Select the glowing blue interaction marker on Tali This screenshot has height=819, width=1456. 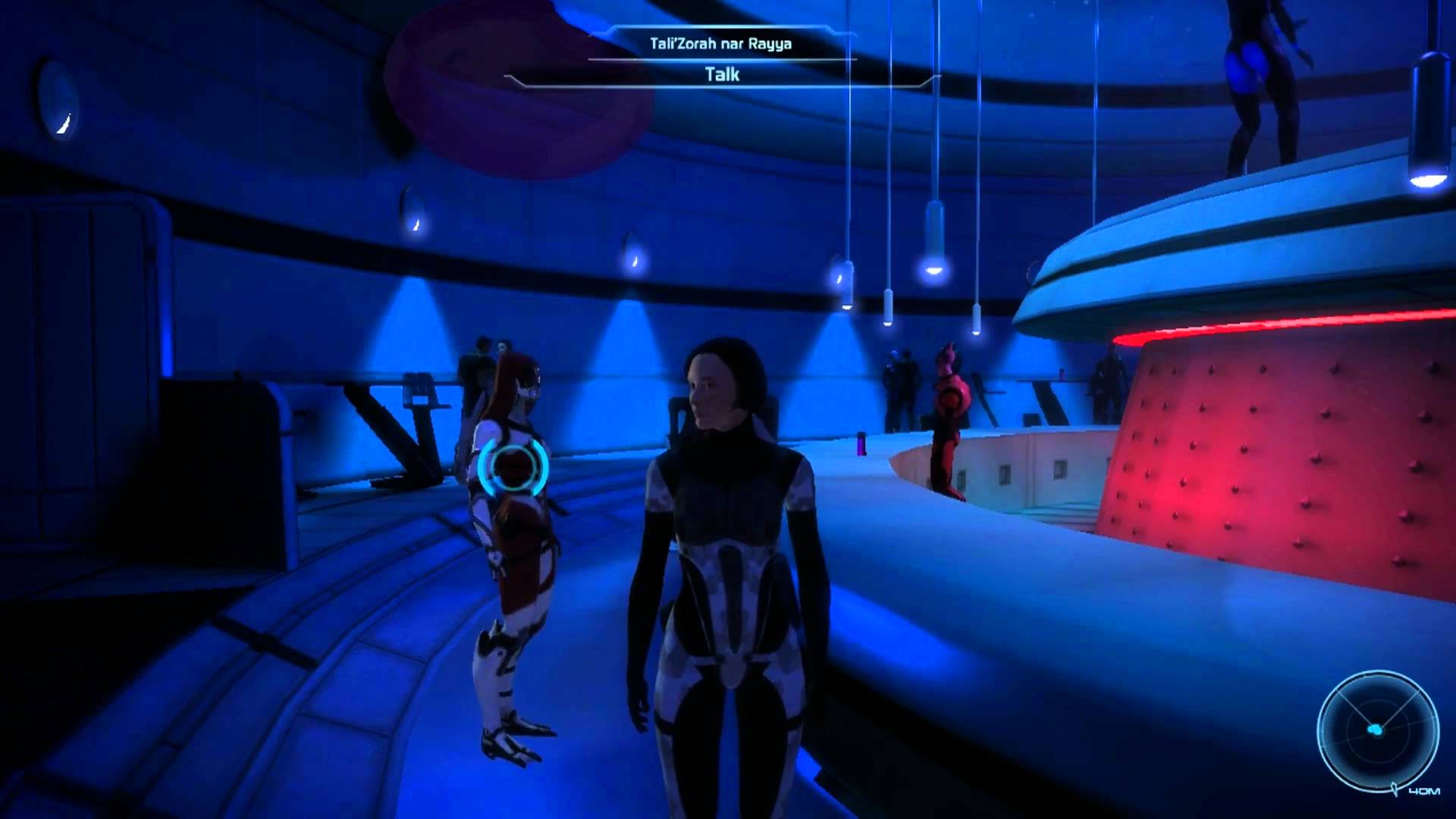click(x=513, y=464)
